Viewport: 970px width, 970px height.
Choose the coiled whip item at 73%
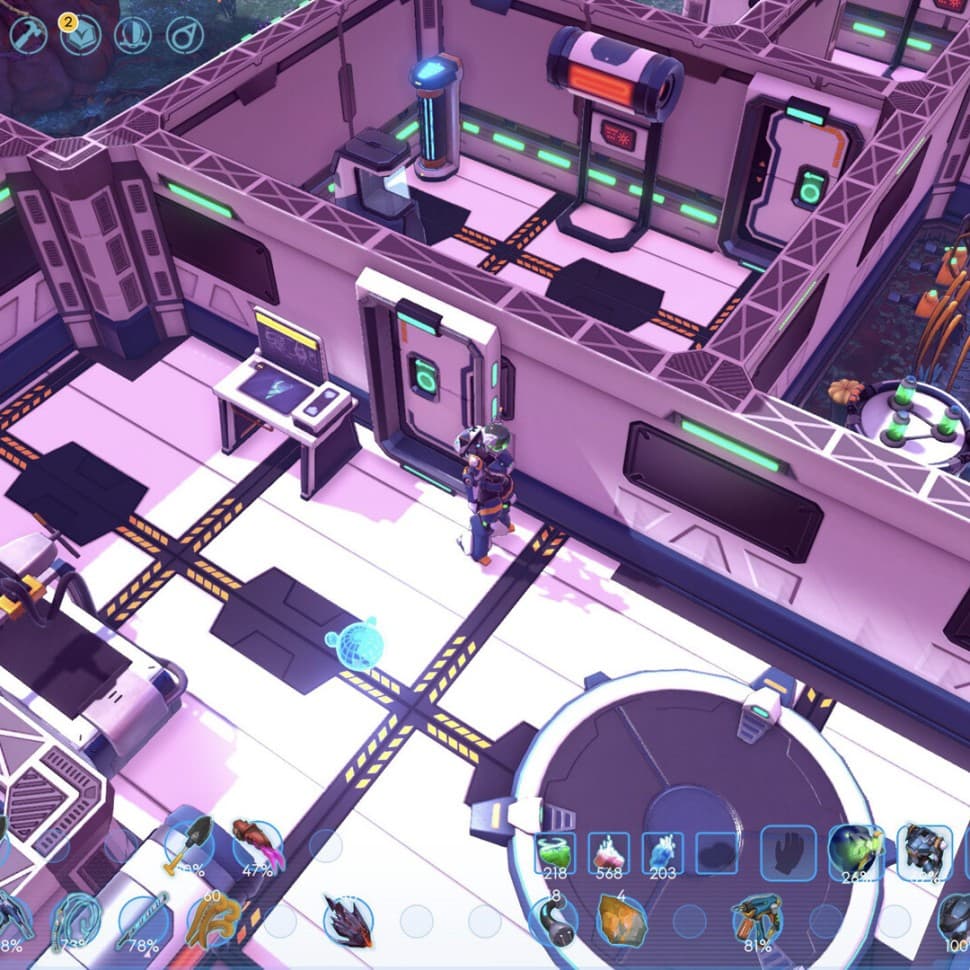(77, 921)
